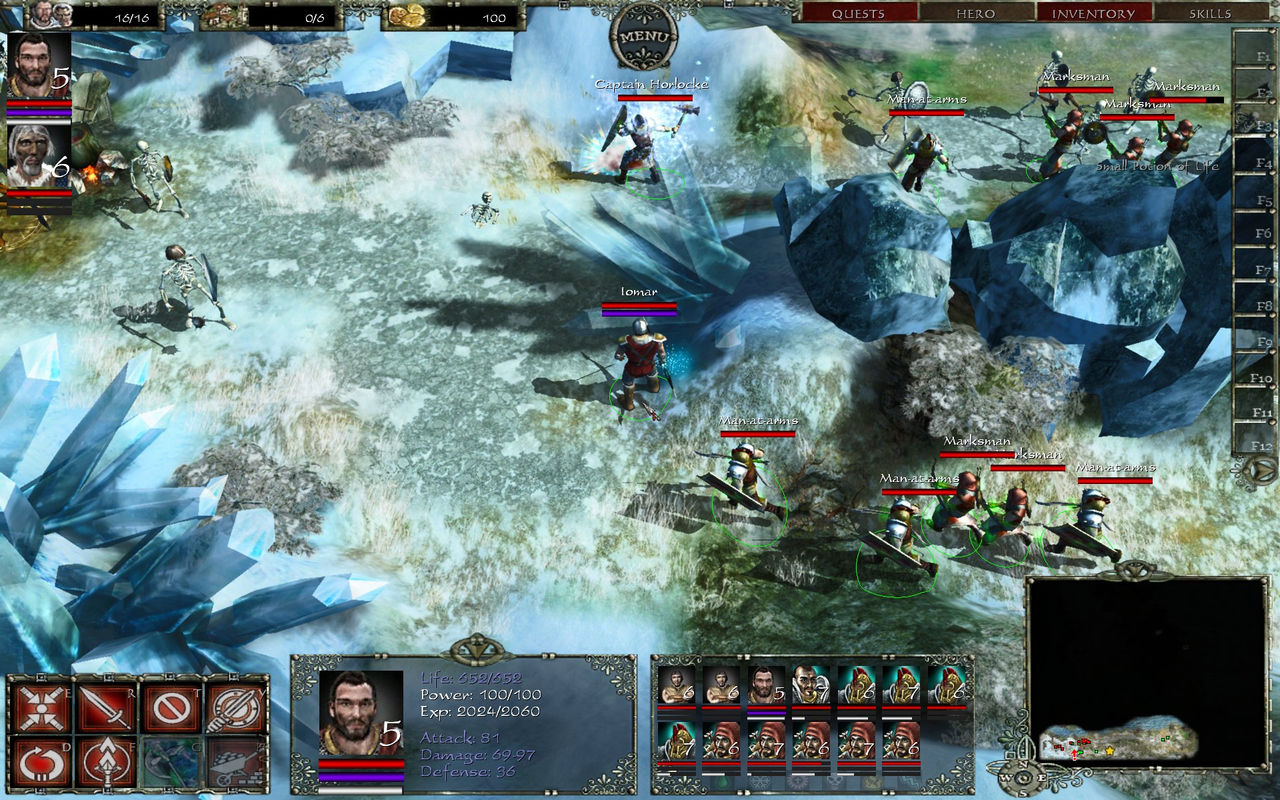Click the minimap terrain strip
The height and width of the screenshot is (800, 1280).
[1118, 740]
